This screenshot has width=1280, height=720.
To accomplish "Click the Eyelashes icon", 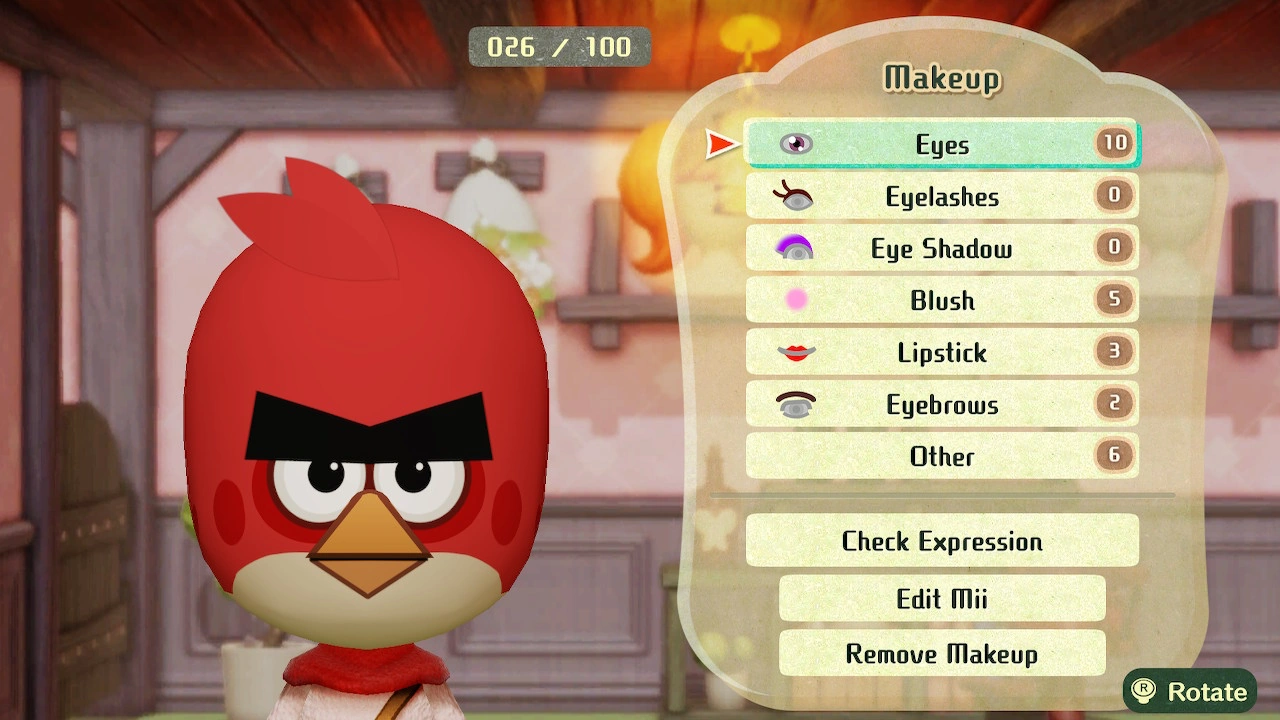I will pos(793,196).
